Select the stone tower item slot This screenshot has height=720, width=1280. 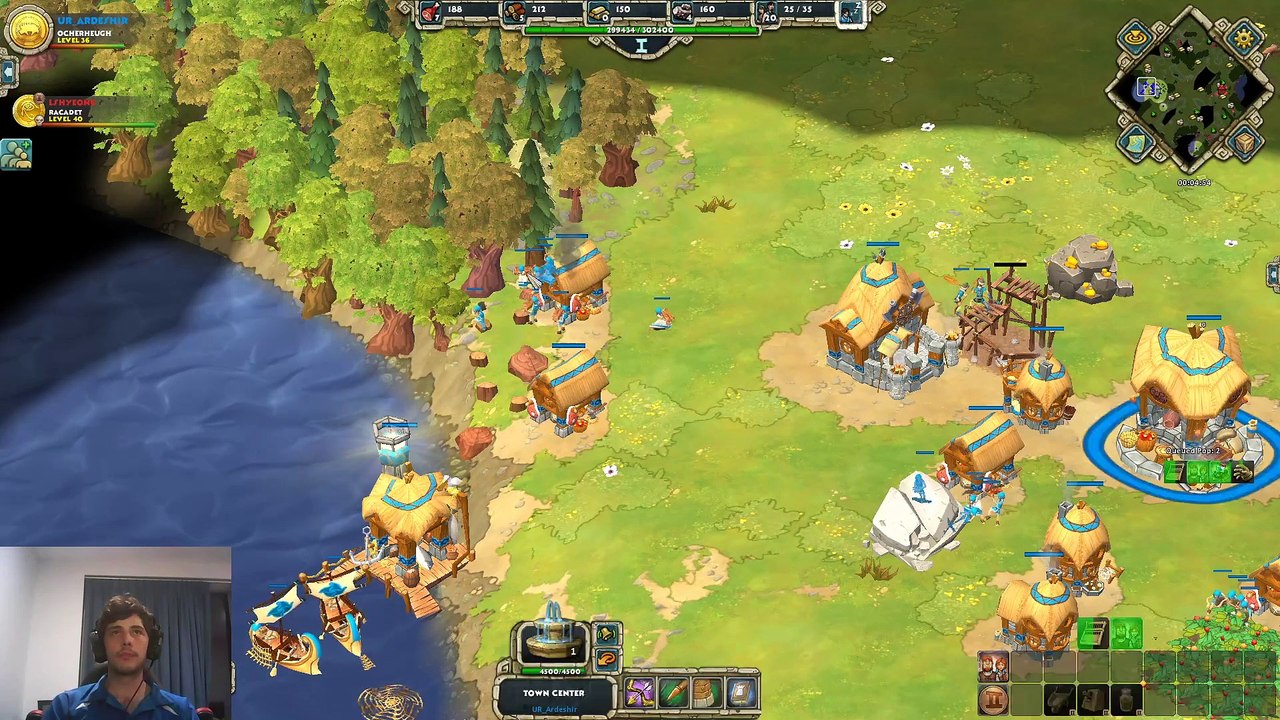pos(707,692)
